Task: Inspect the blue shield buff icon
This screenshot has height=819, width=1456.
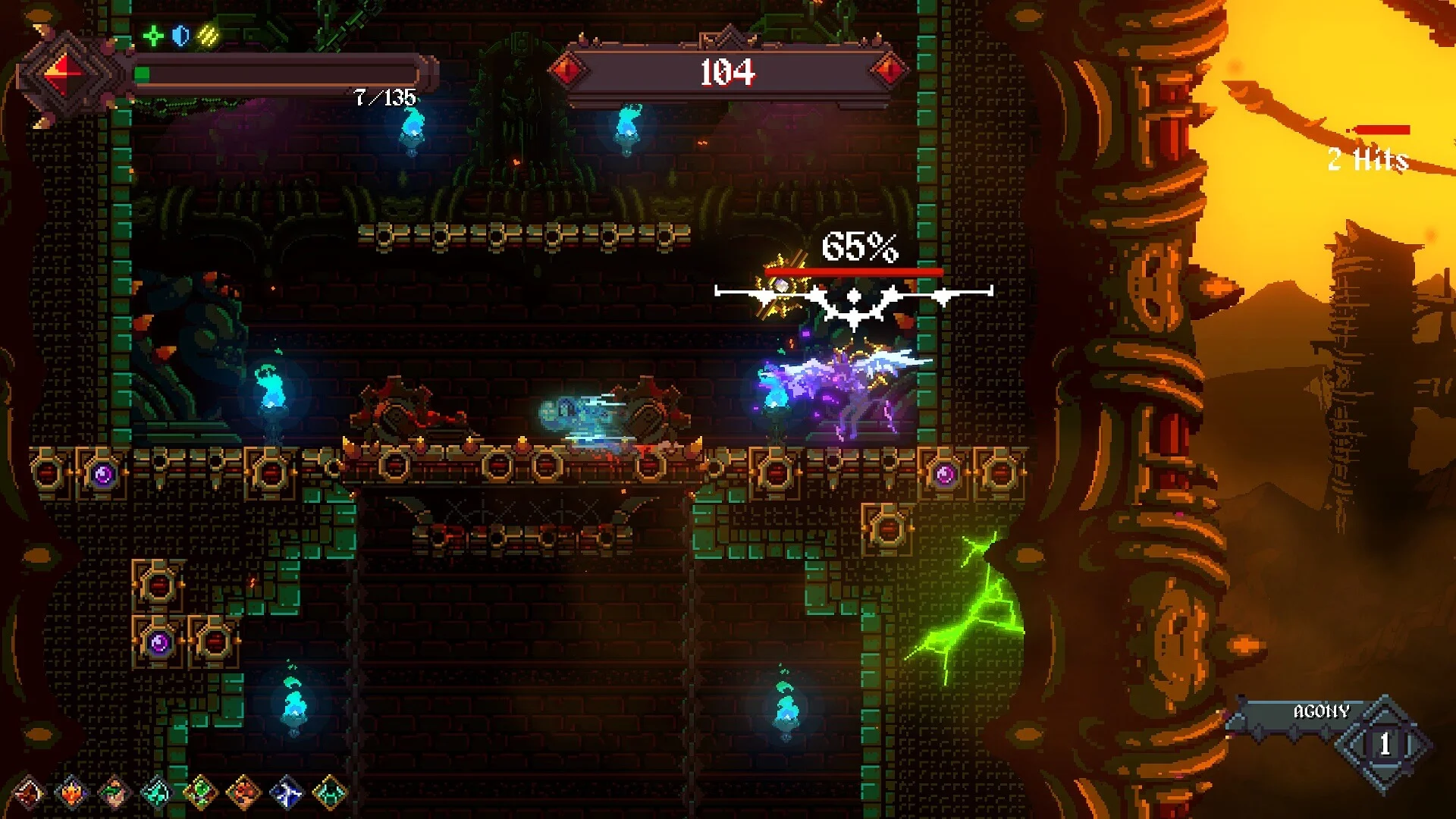Action: [x=180, y=36]
